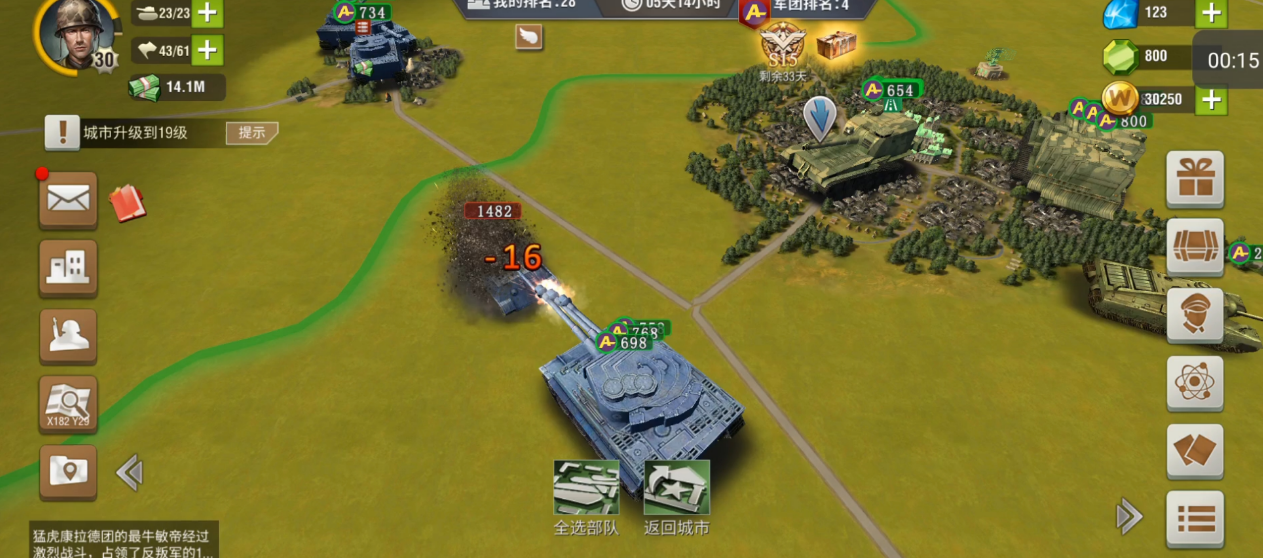
Task: Open the map location marker menu
Action: [68, 472]
